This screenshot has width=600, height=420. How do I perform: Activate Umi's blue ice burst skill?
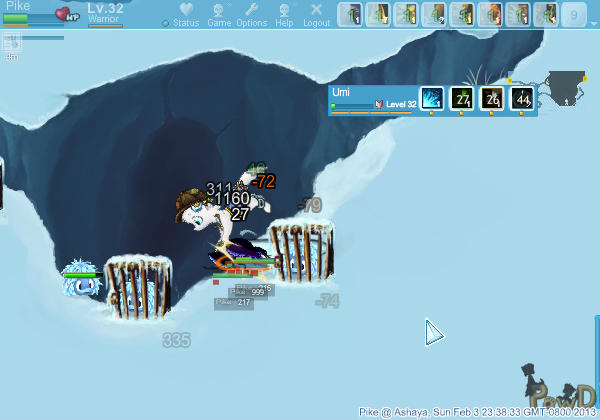431,98
